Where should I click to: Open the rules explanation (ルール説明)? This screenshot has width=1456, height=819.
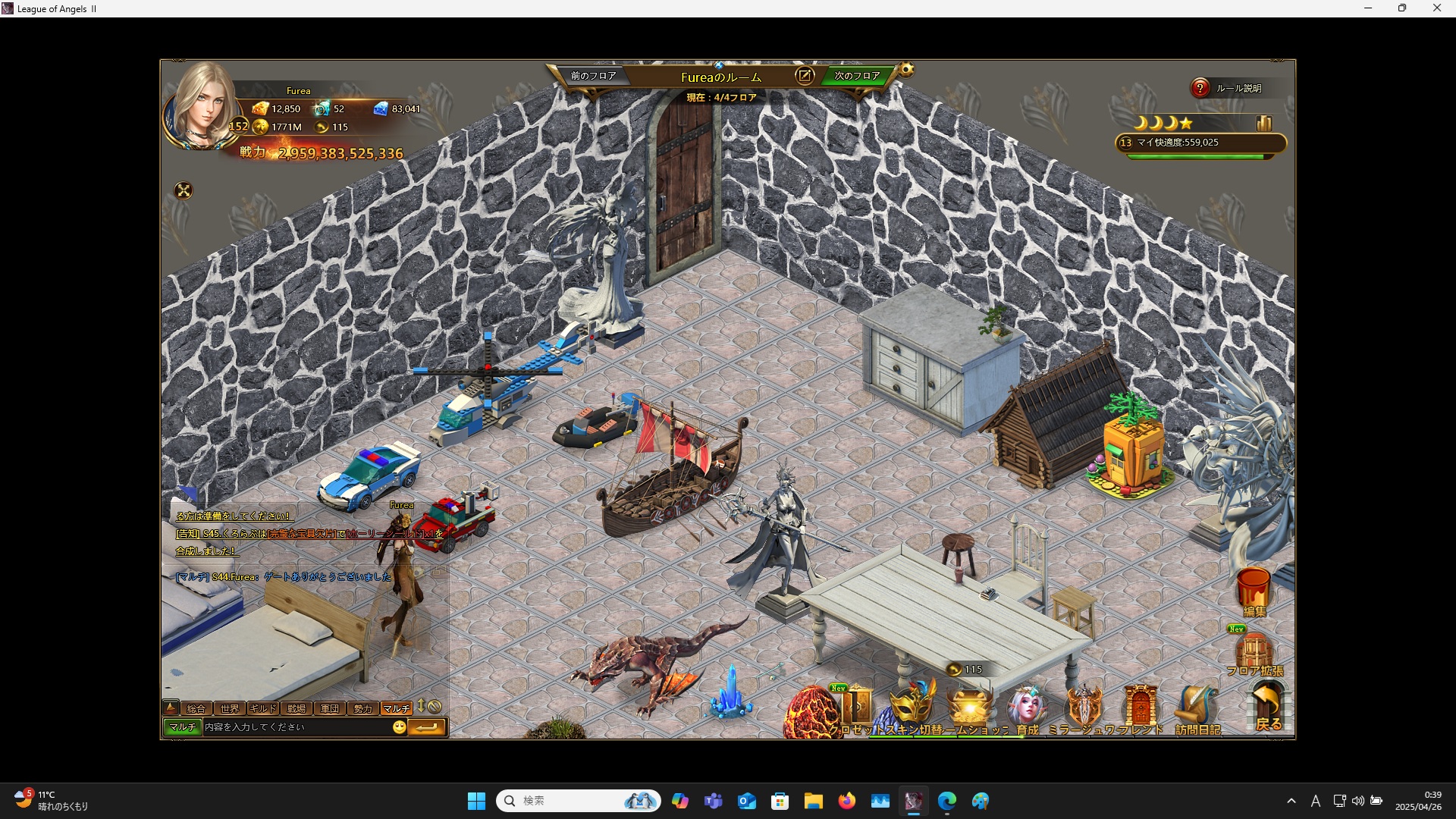tap(1229, 89)
